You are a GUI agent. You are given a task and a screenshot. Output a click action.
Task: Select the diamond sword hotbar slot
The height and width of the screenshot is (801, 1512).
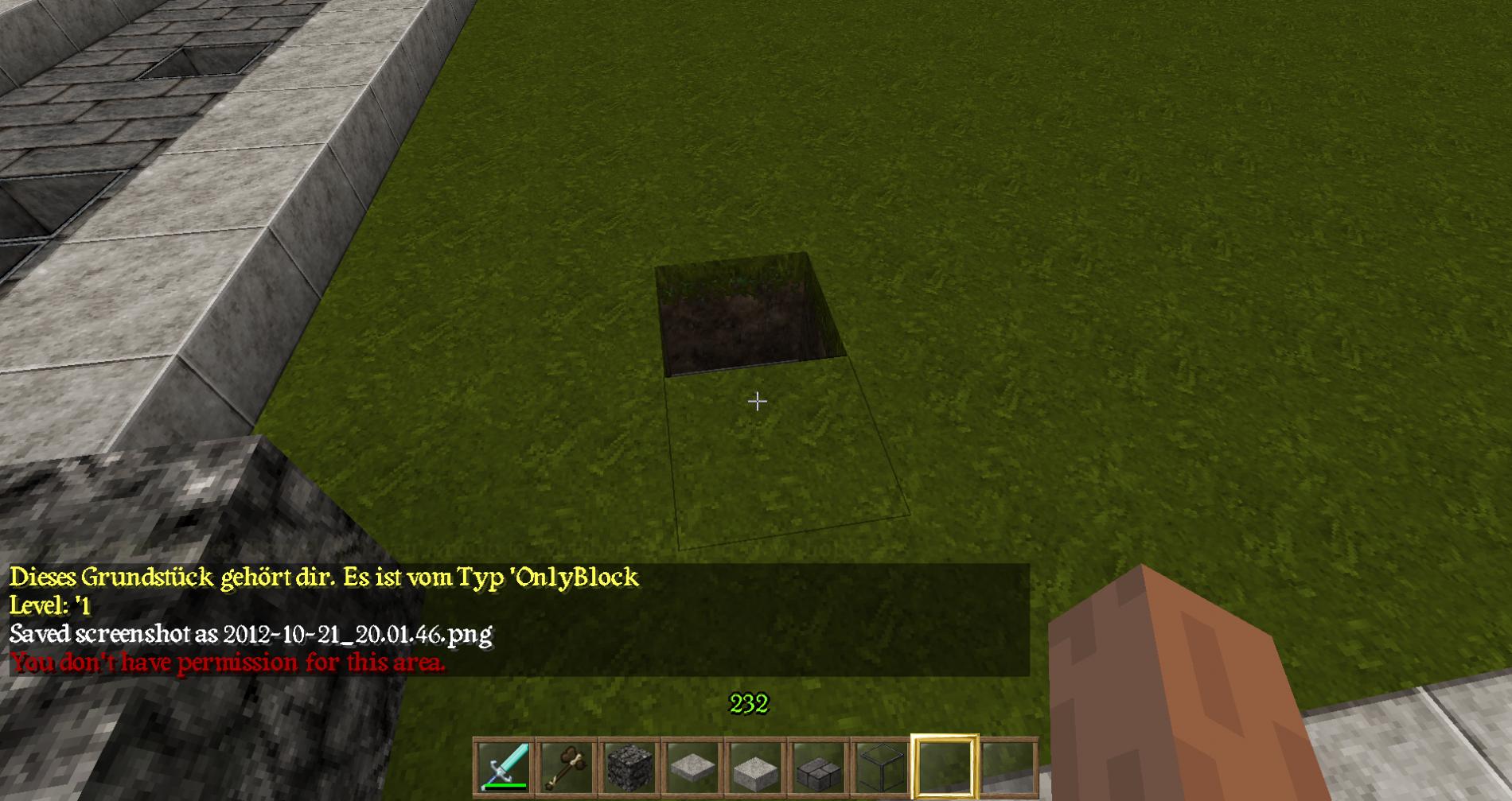504,767
